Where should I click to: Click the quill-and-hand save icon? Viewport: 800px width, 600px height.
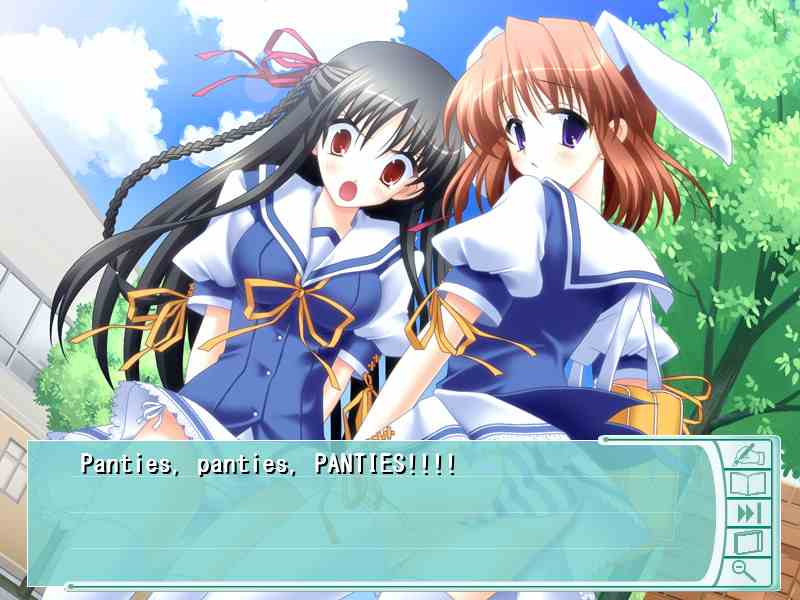tap(747, 455)
